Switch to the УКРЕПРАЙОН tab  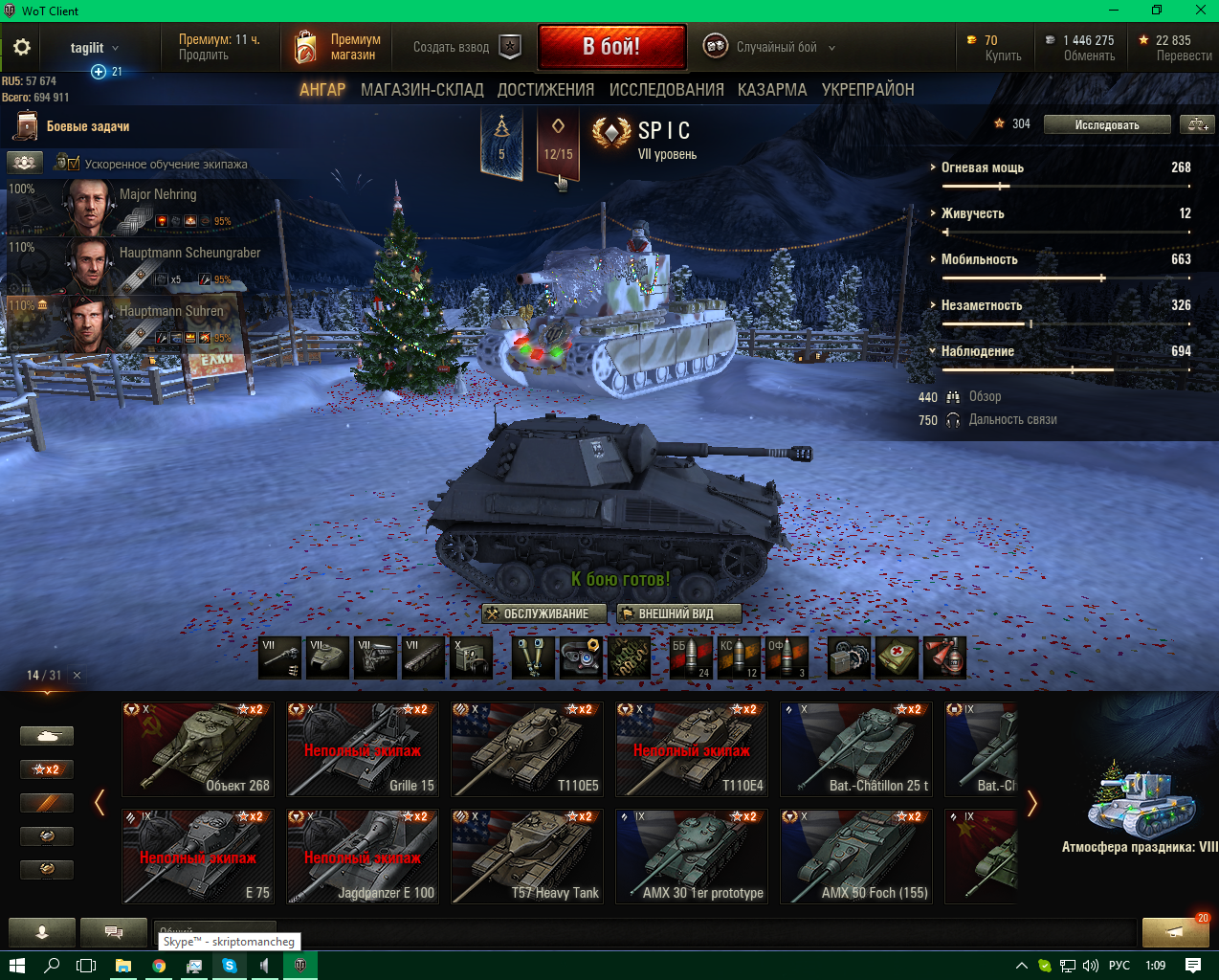pos(868,90)
